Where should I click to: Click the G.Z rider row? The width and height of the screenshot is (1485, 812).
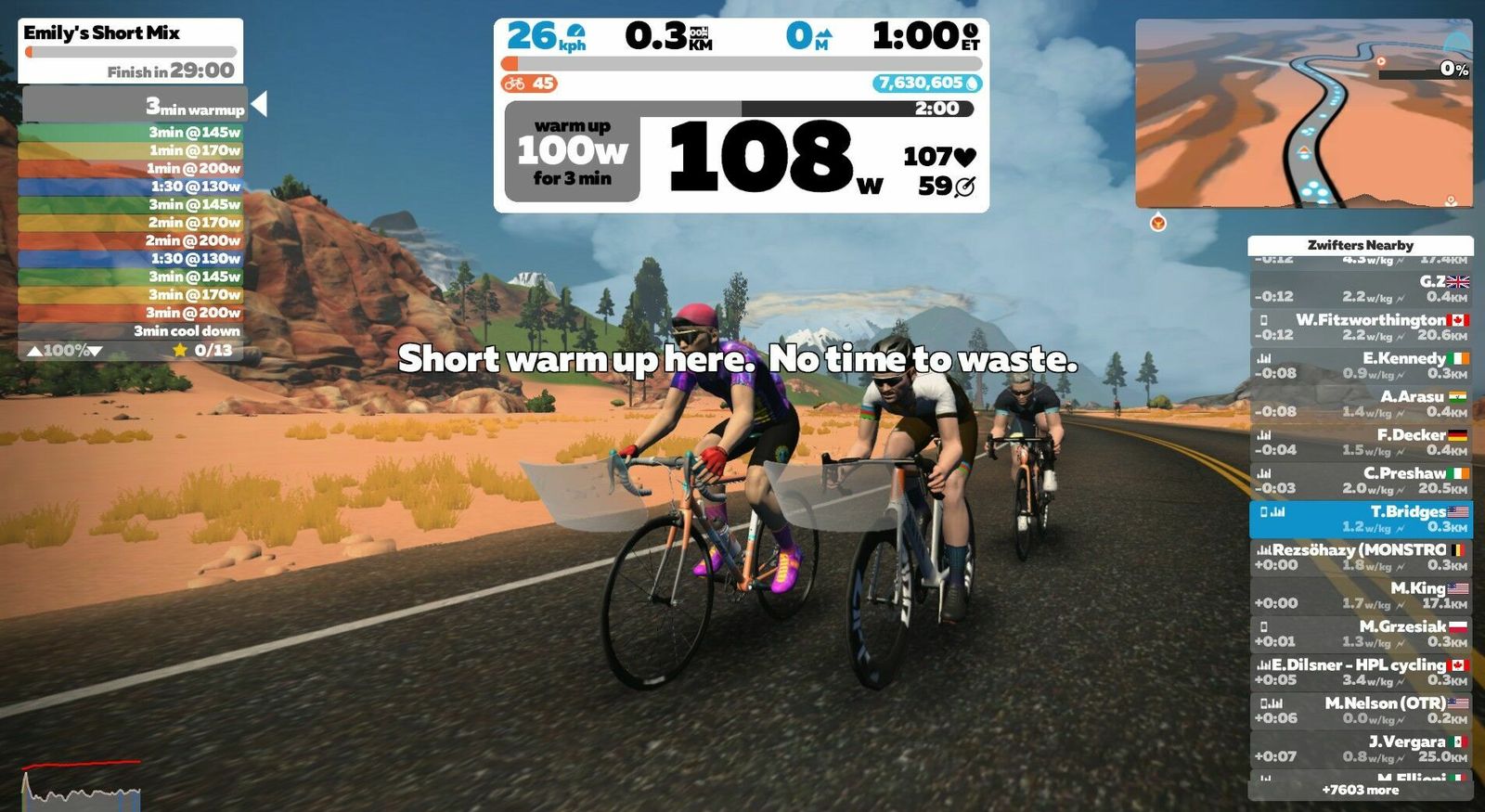[1361, 289]
